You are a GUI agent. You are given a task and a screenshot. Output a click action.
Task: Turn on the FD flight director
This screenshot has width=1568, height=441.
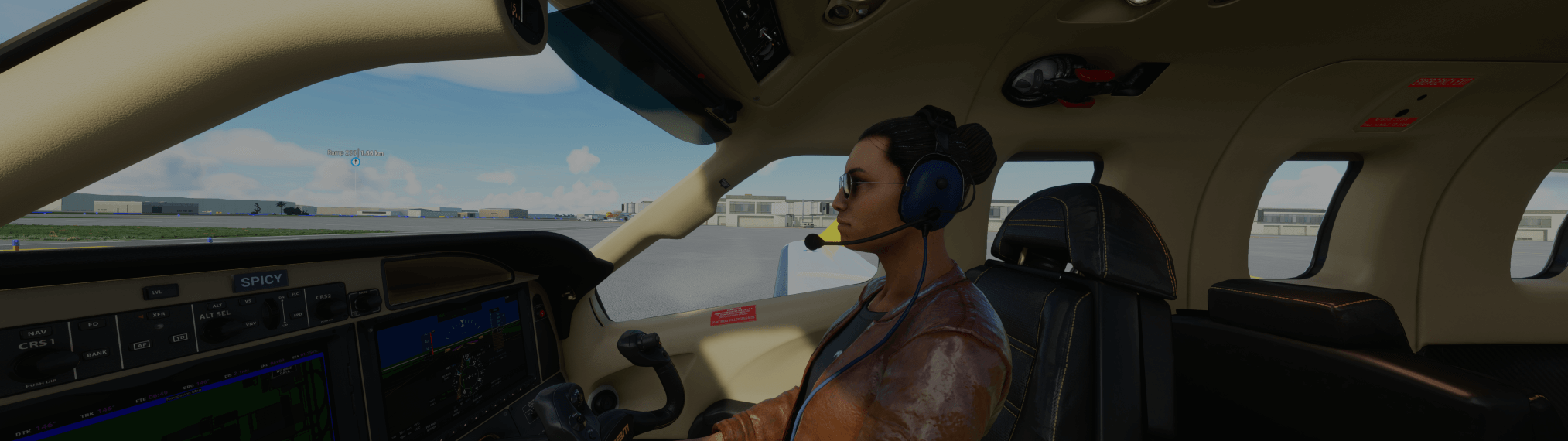point(93,325)
